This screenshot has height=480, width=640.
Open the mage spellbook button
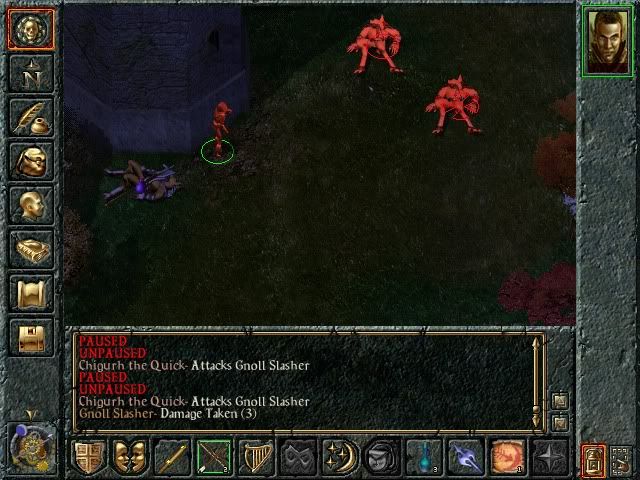[x=30, y=249]
